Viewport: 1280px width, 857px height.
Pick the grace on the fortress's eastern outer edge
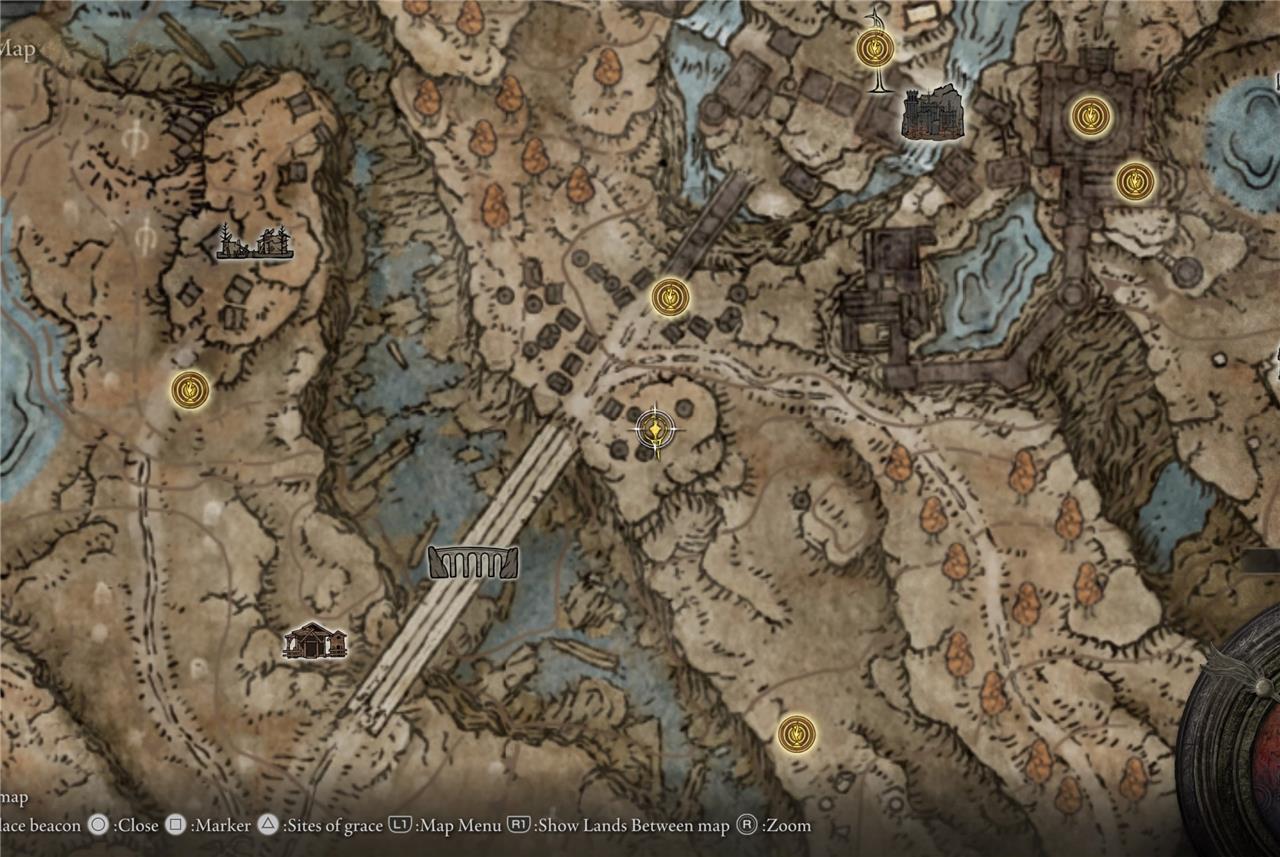1135,181
